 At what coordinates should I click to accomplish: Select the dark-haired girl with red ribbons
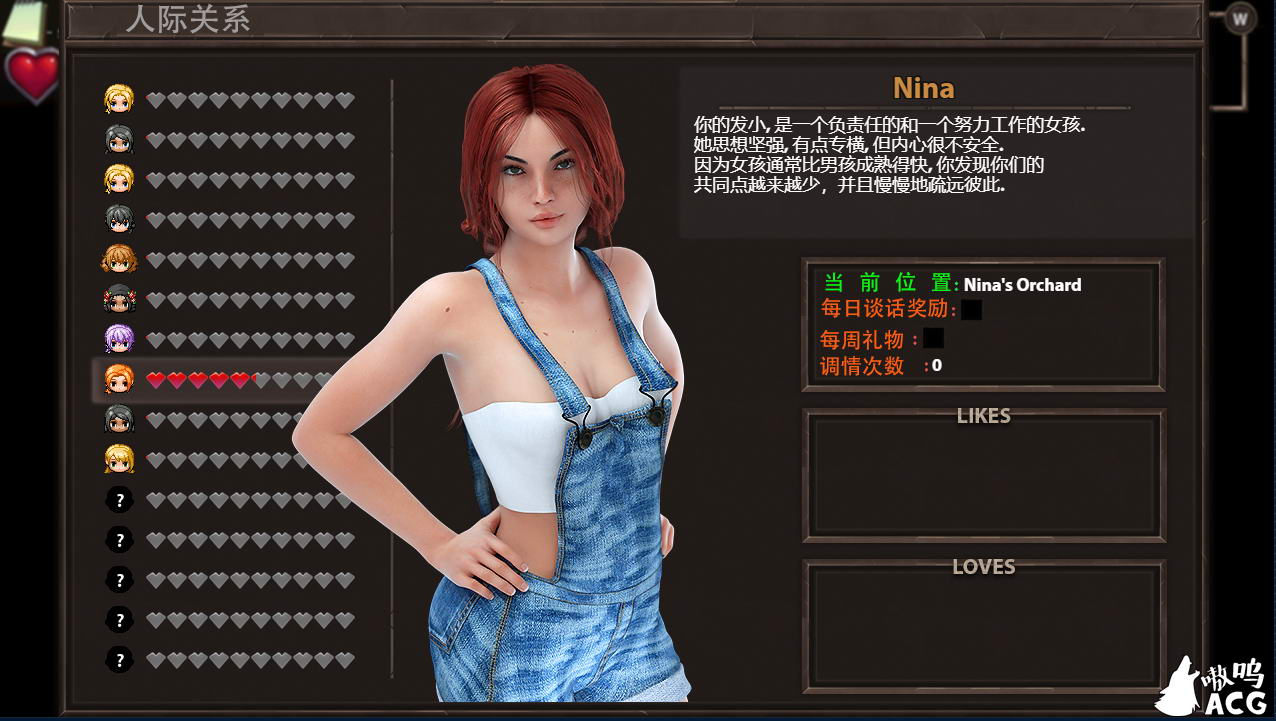(119, 299)
